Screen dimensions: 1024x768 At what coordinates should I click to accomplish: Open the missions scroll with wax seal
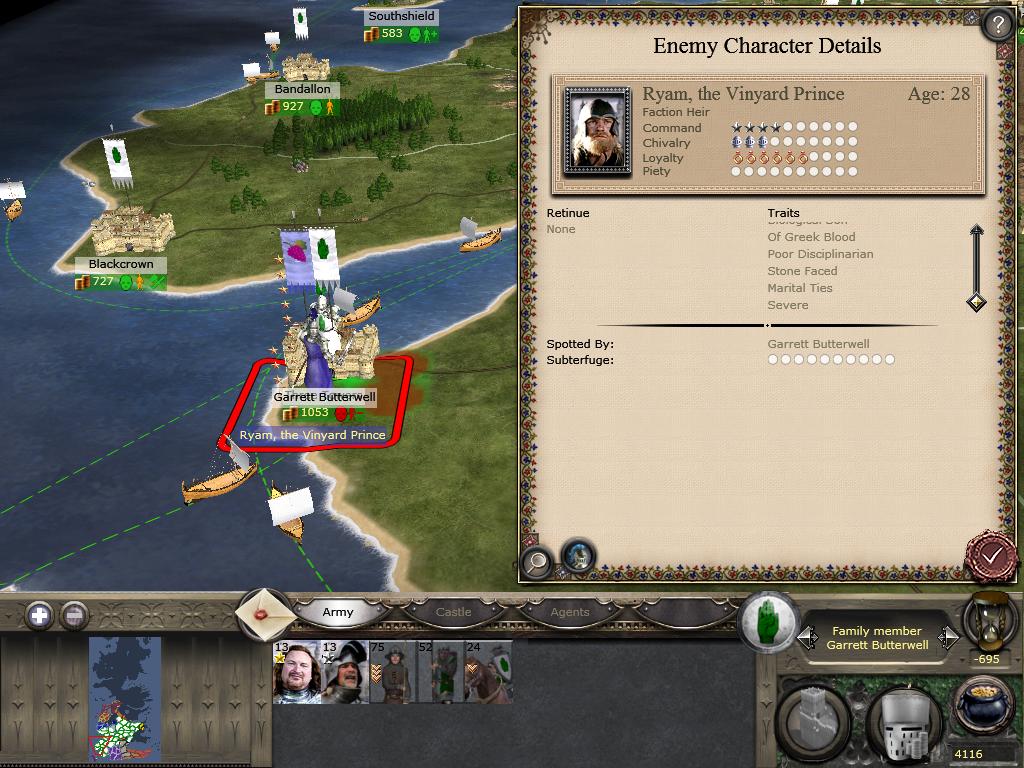pos(263,613)
